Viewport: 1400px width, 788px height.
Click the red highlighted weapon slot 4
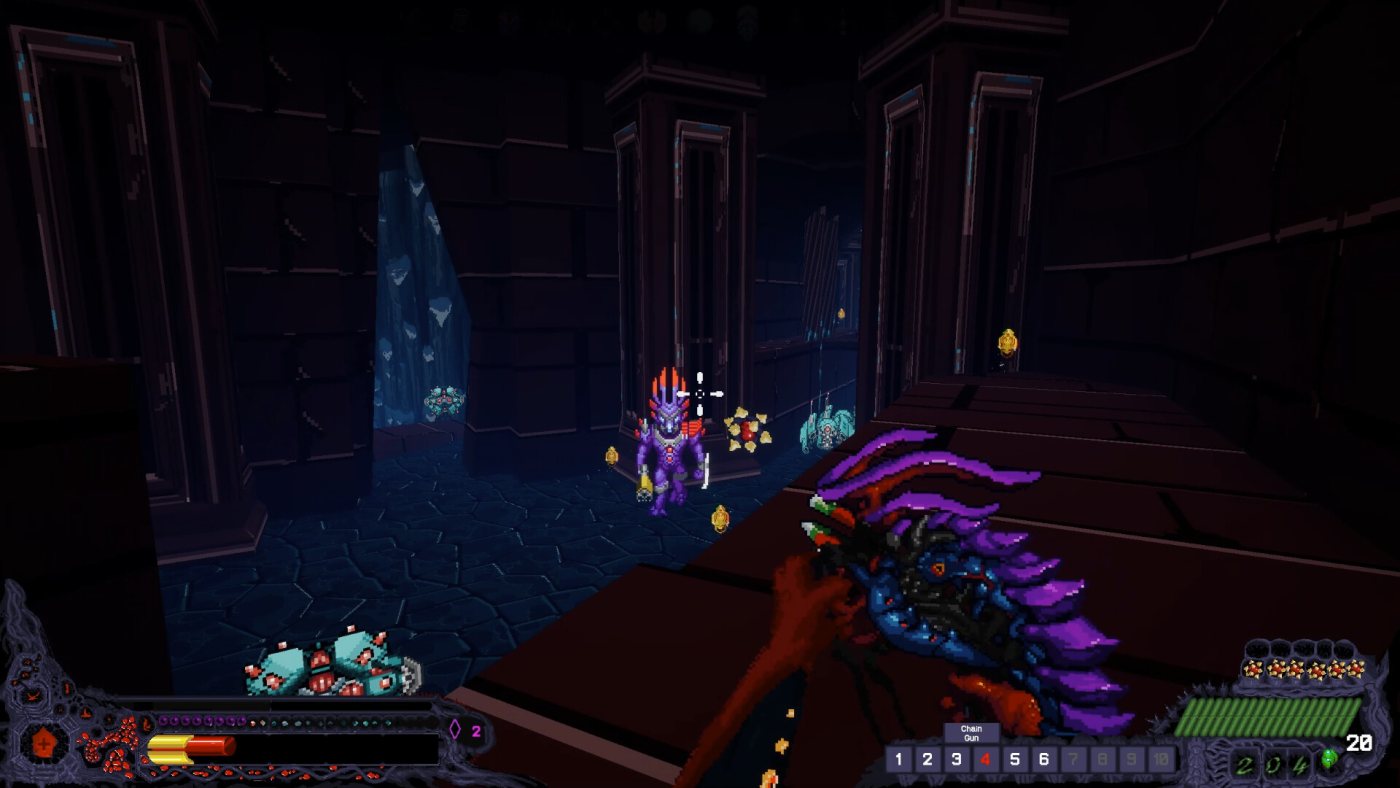click(x=985, y=760)
